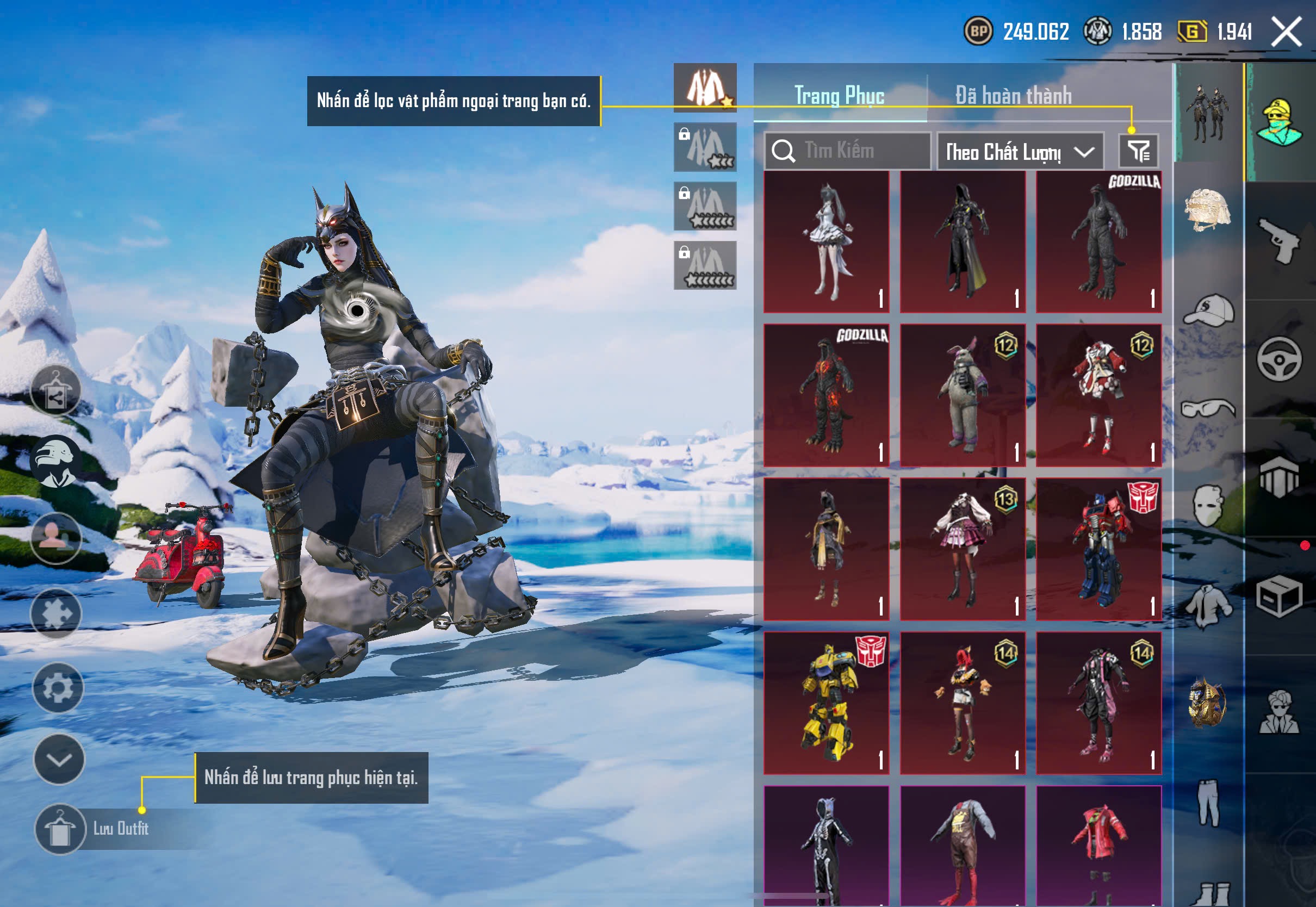1316x907 pixels.
Task: Select the first outfit preset with the star
Action: [x=705, y=88]
